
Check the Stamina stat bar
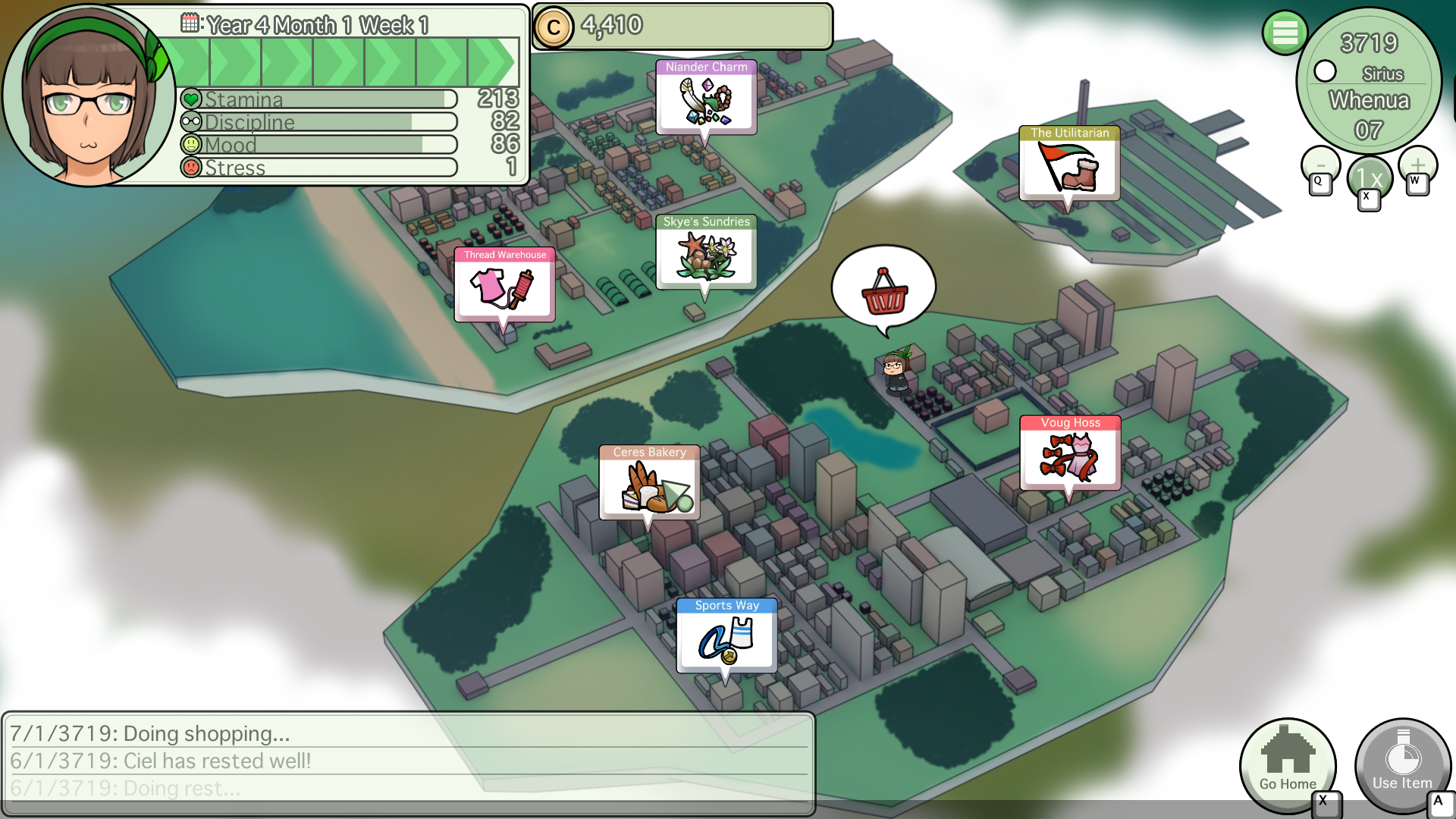[318, 99]
